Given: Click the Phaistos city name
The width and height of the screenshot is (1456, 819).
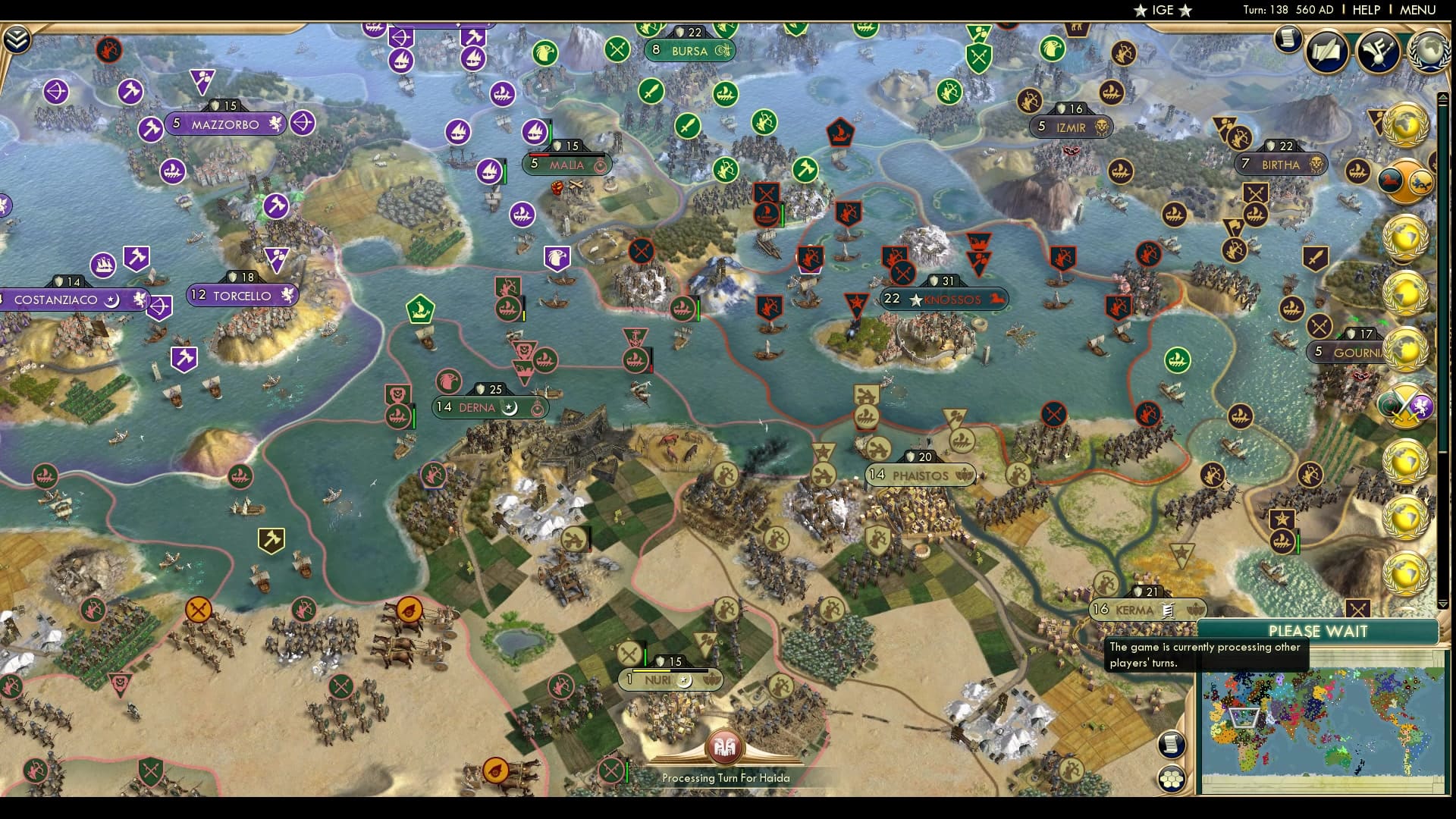Looking at the screenshot, I should [x=920, y=475].
